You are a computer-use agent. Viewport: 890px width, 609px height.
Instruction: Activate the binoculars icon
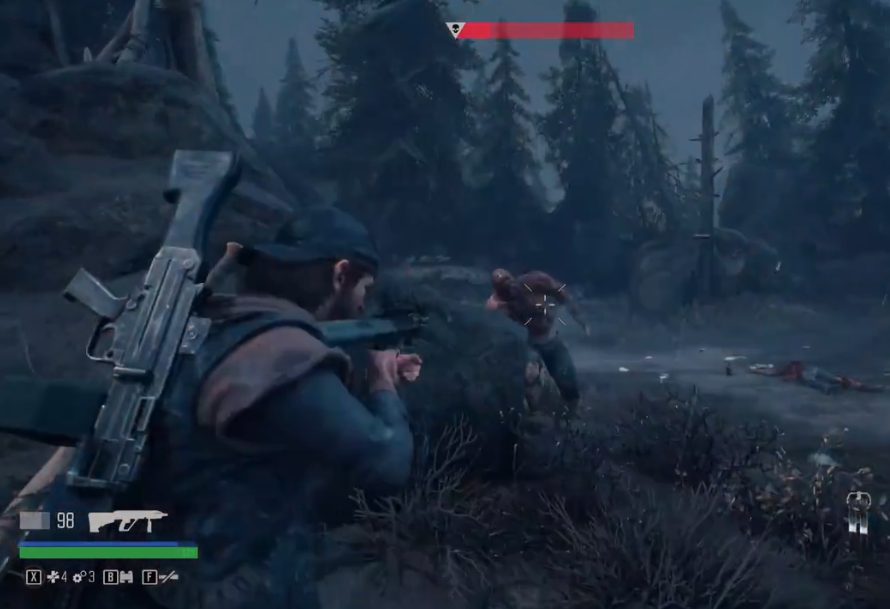tap(127, 577)
